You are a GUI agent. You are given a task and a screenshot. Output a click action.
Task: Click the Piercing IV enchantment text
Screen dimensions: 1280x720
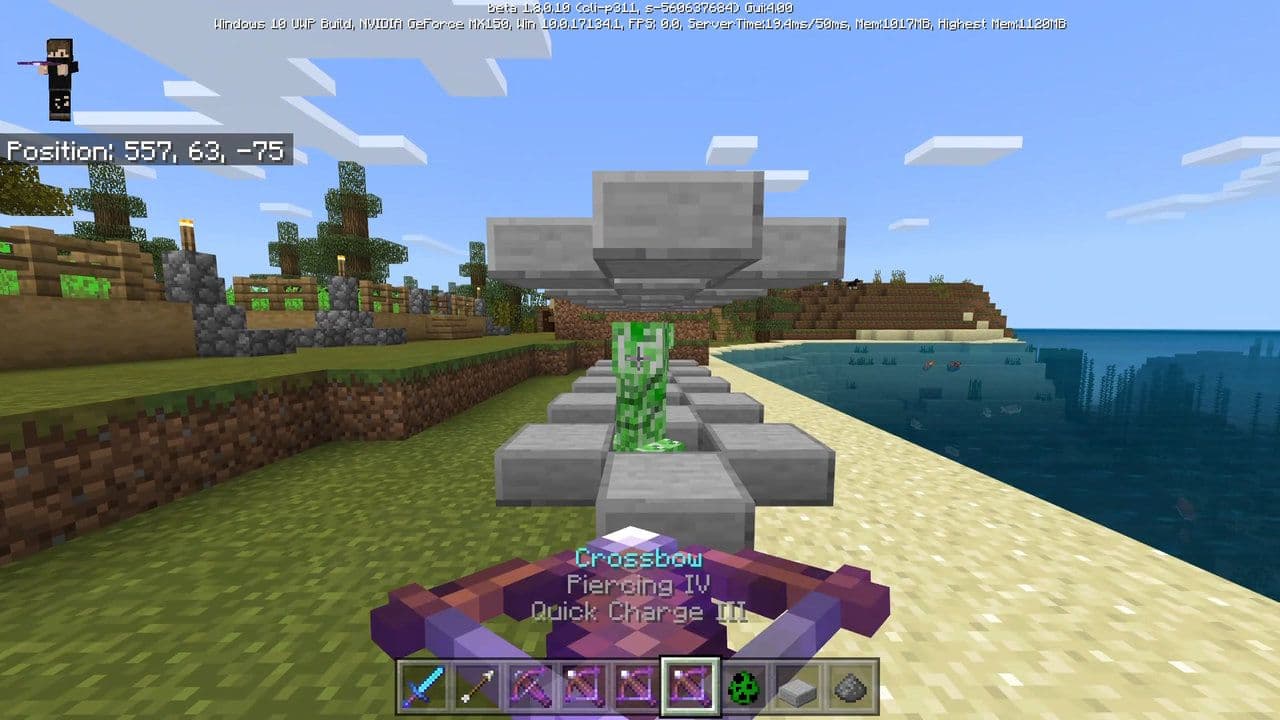tap(639, 584)
